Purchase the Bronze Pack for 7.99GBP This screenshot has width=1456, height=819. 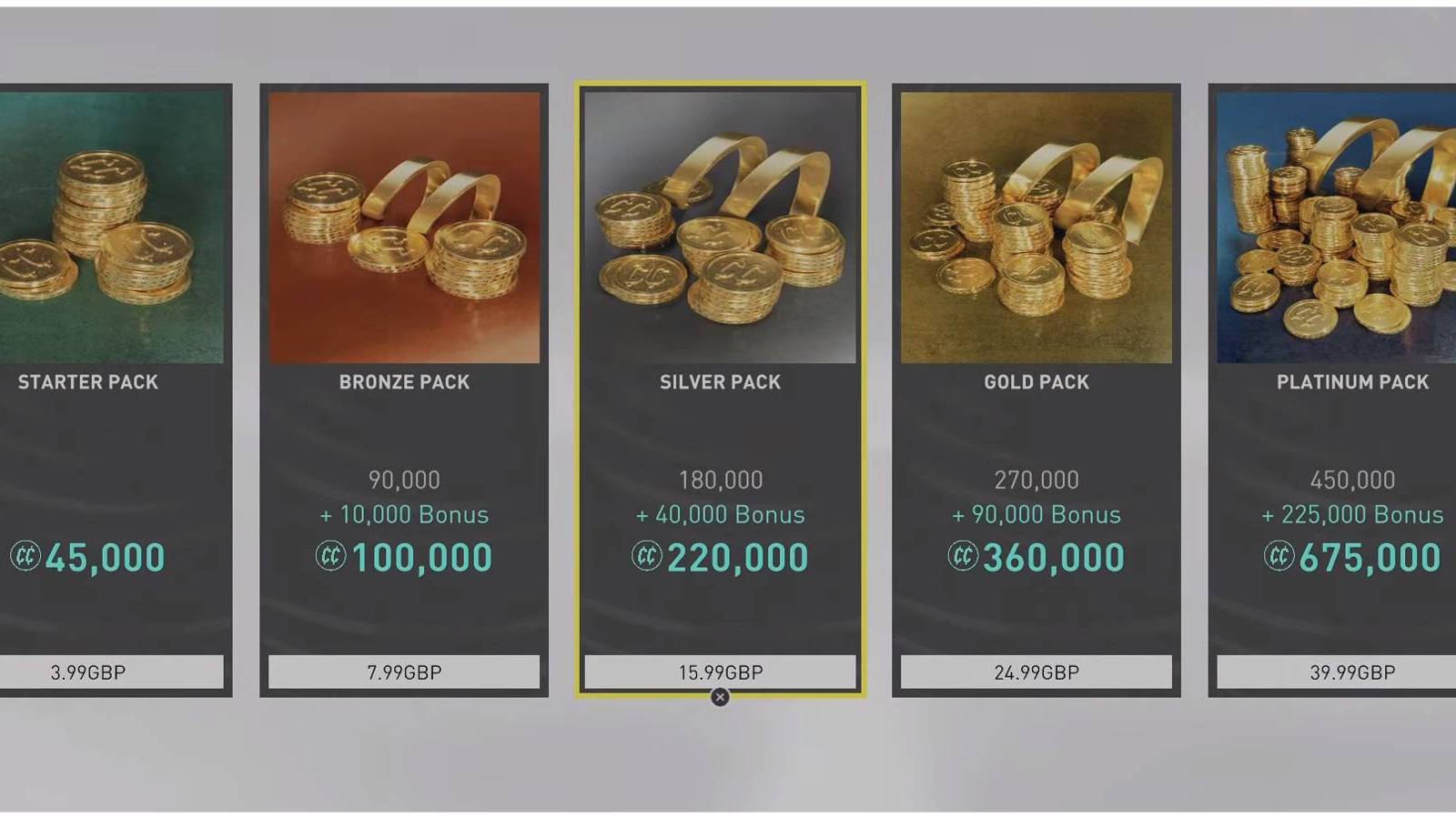click(x=404, y=672)
